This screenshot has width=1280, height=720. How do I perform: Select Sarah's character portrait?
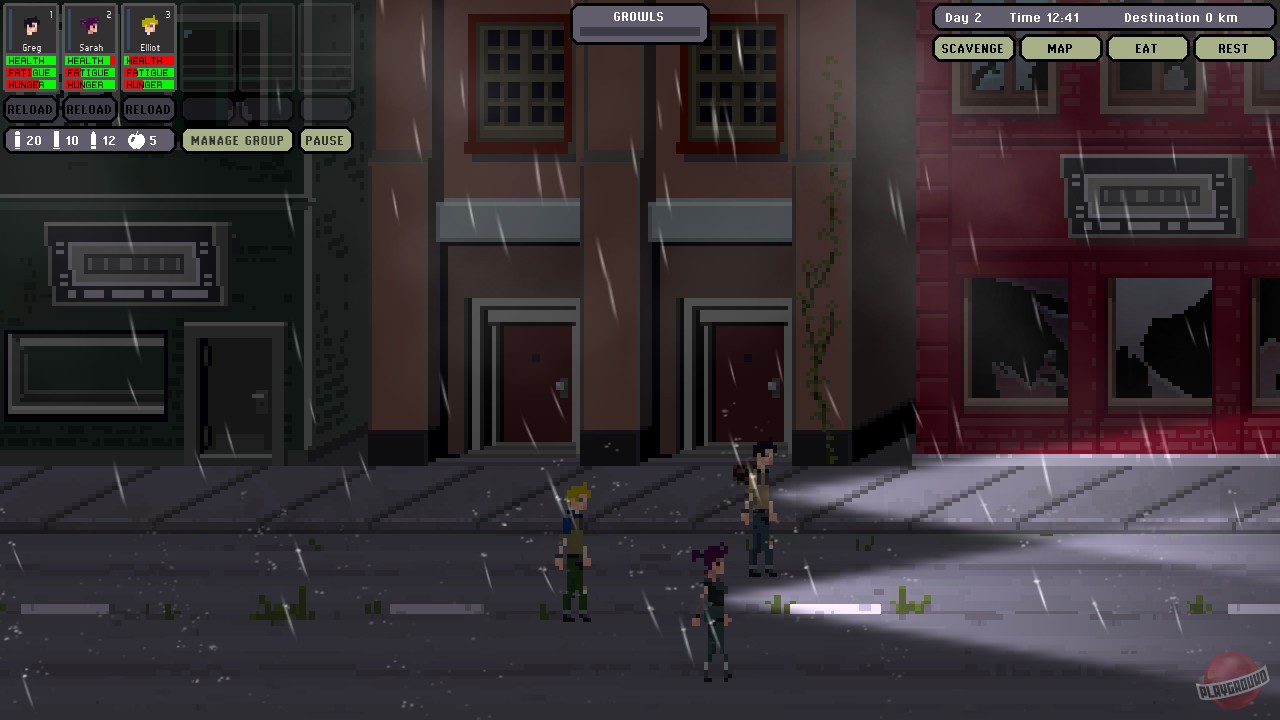click(x=90, y=26)
